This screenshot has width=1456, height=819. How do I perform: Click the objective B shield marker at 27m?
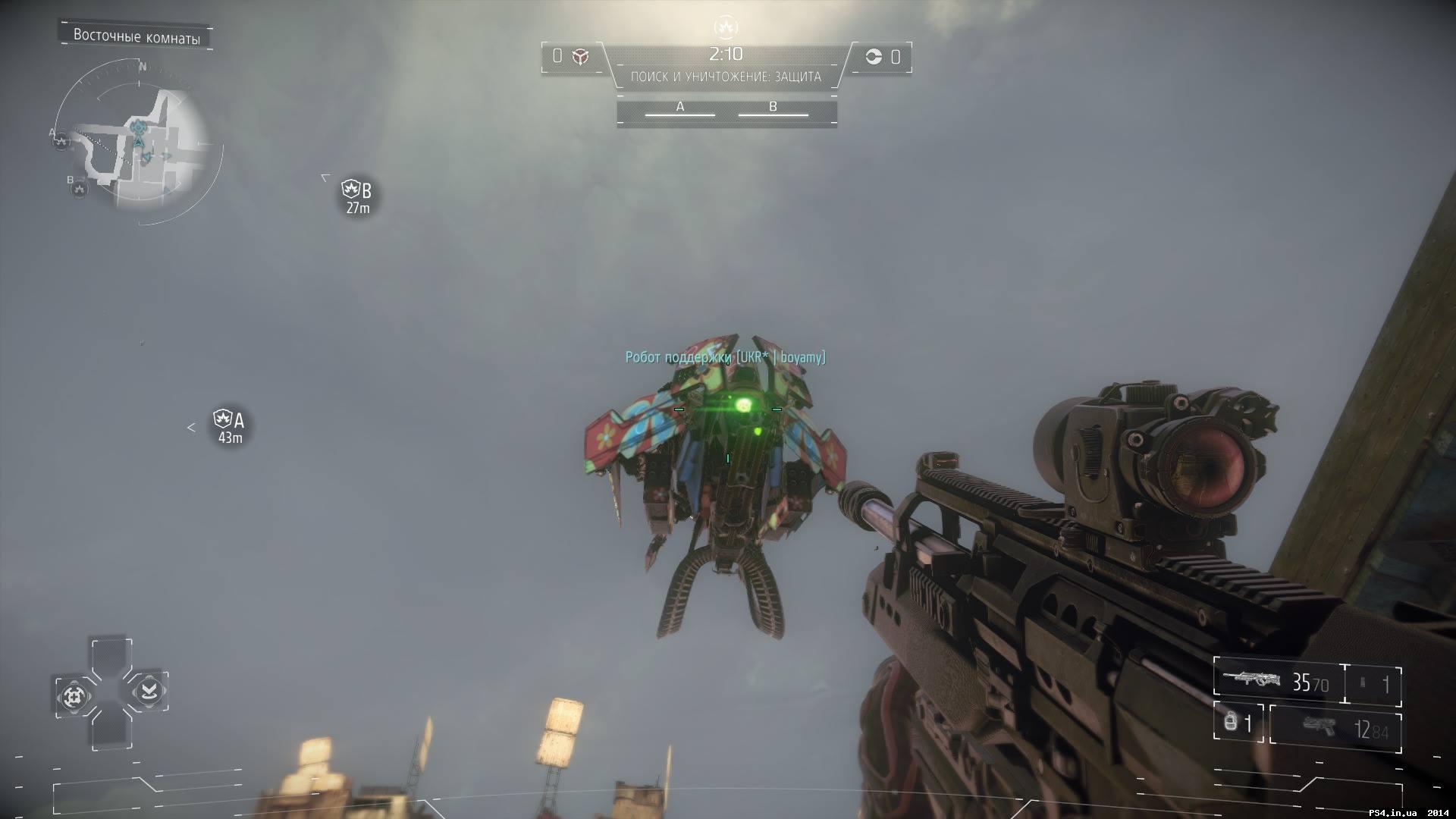click(353, 187)
